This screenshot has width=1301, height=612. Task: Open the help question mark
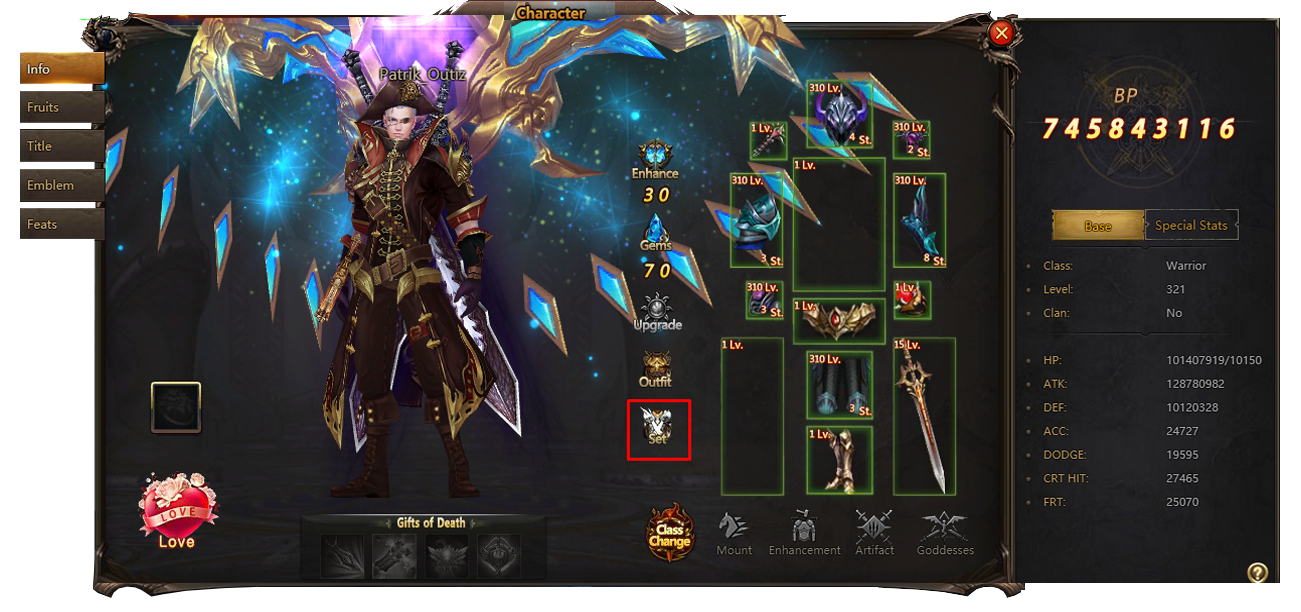[x=1258, y=572]
